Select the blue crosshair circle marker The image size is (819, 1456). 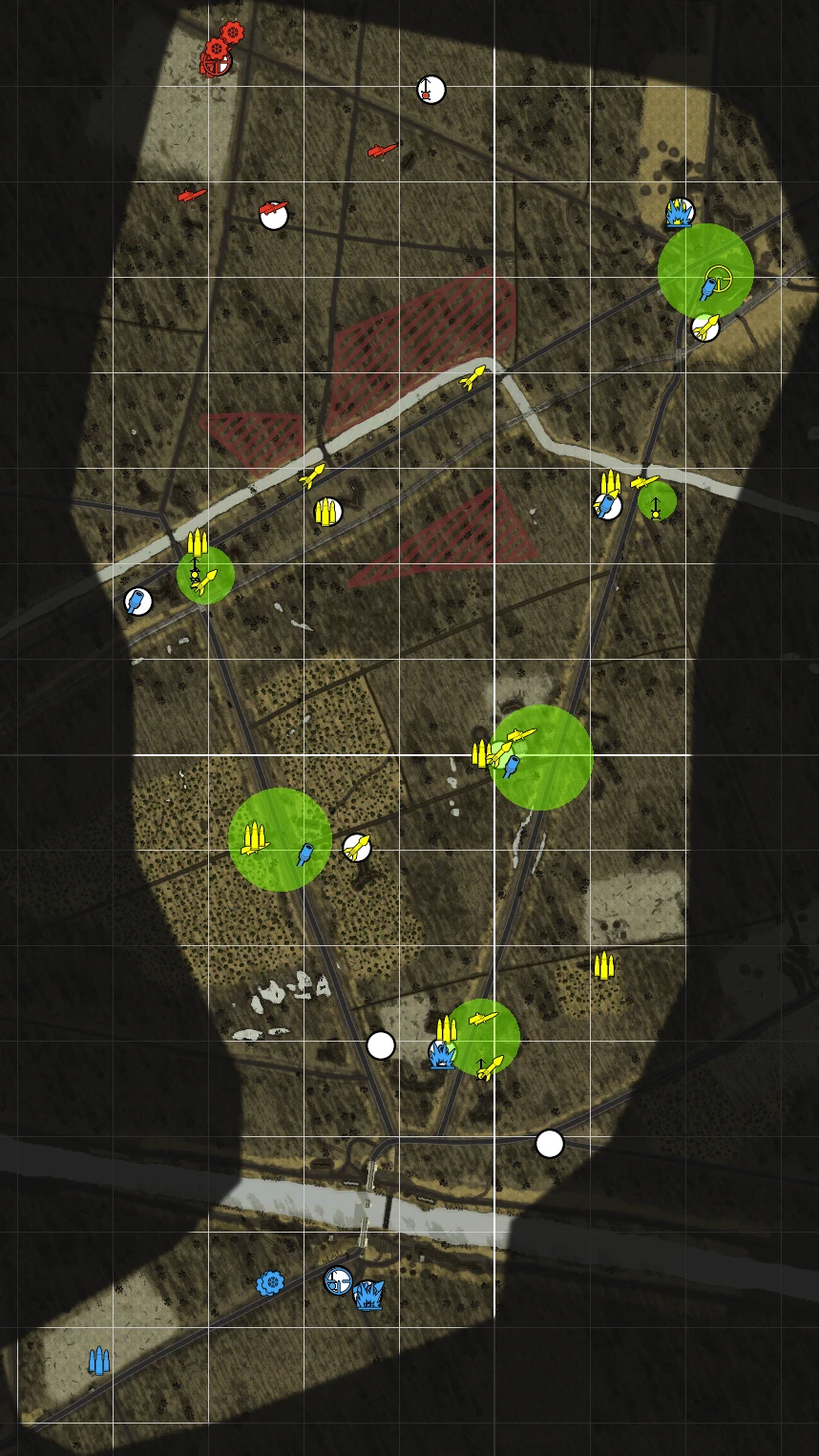(x=338, y=1280)
